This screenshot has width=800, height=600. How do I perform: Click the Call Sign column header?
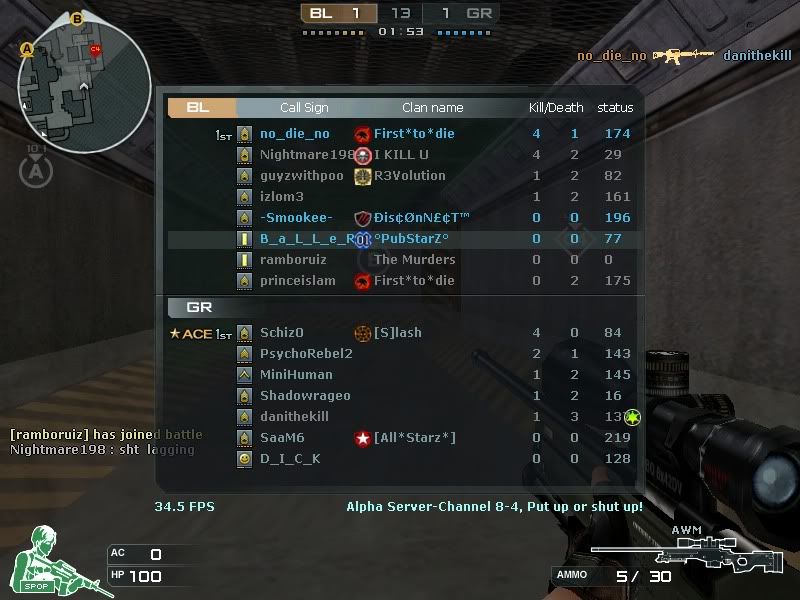pyautogui.click(x=303, y=108)
